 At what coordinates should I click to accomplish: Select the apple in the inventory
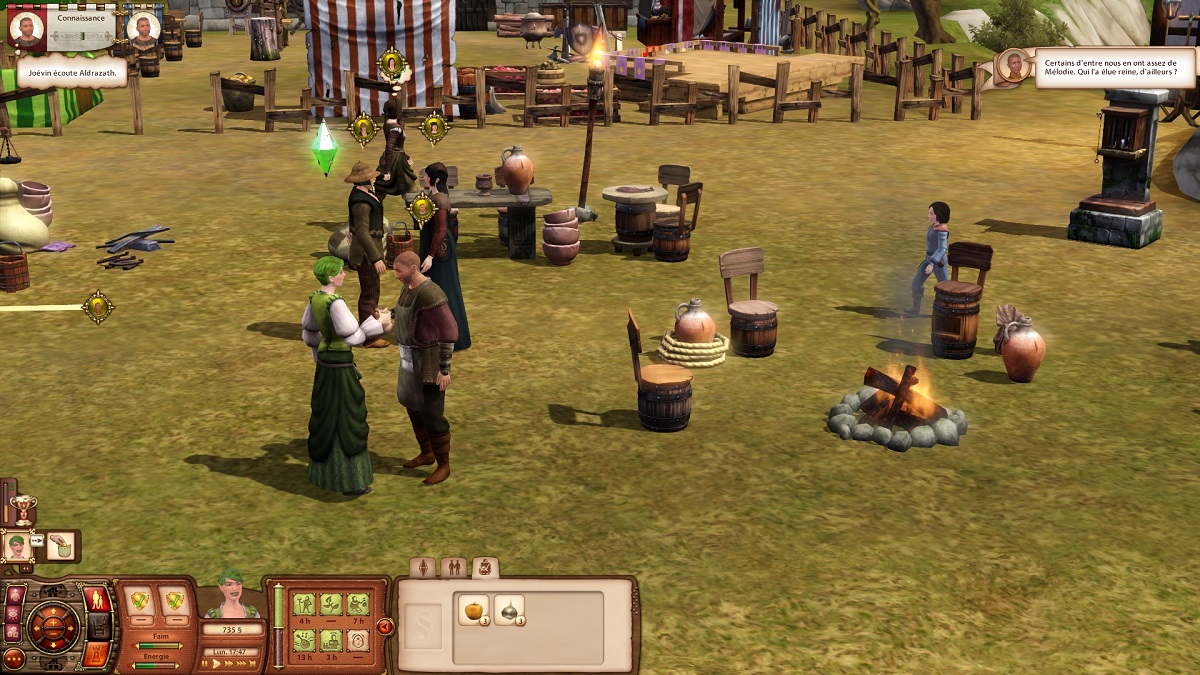pos(472,609)
